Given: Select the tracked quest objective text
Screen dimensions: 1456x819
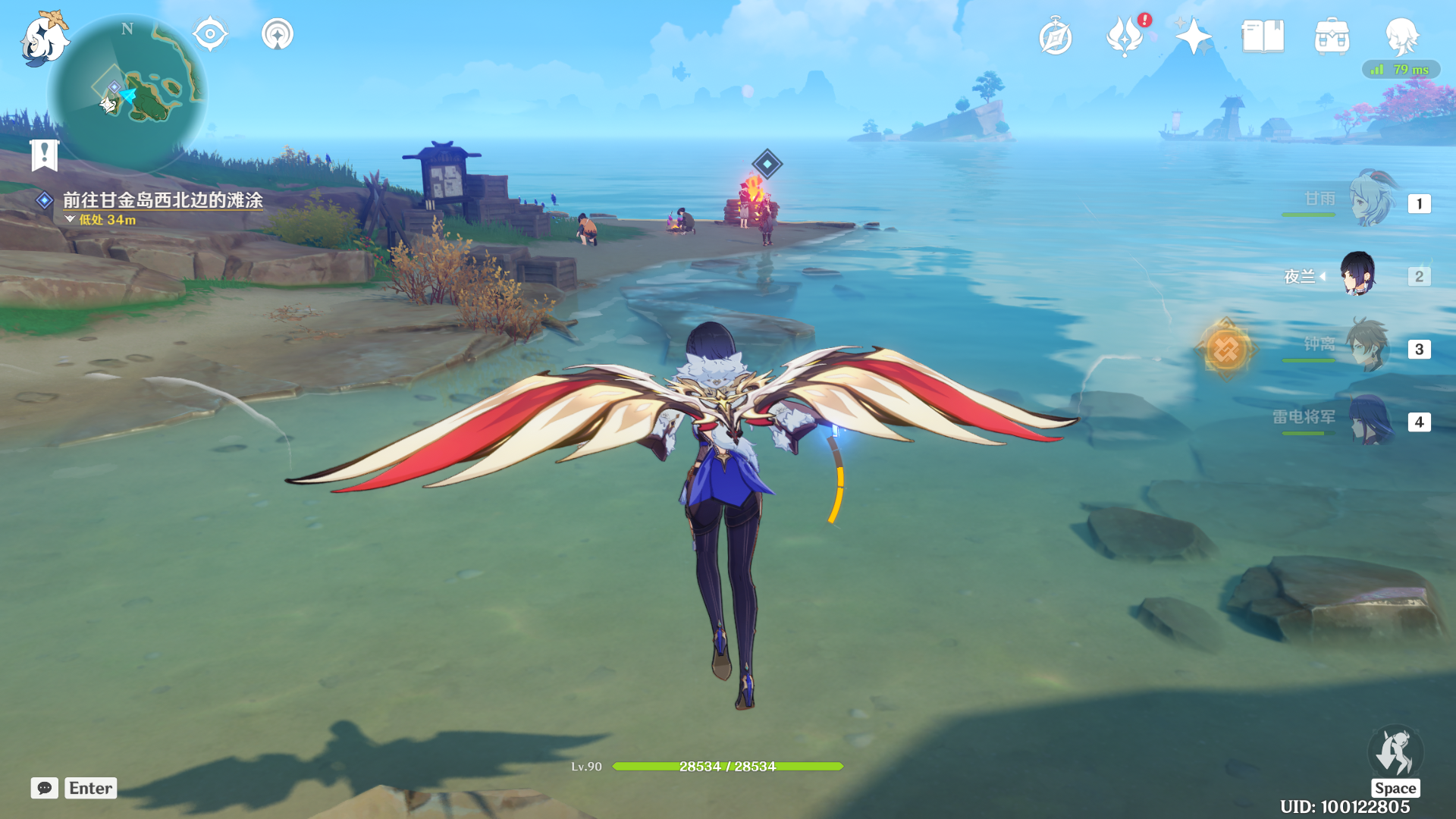Looking at the screenshot, I should [162, 200].
